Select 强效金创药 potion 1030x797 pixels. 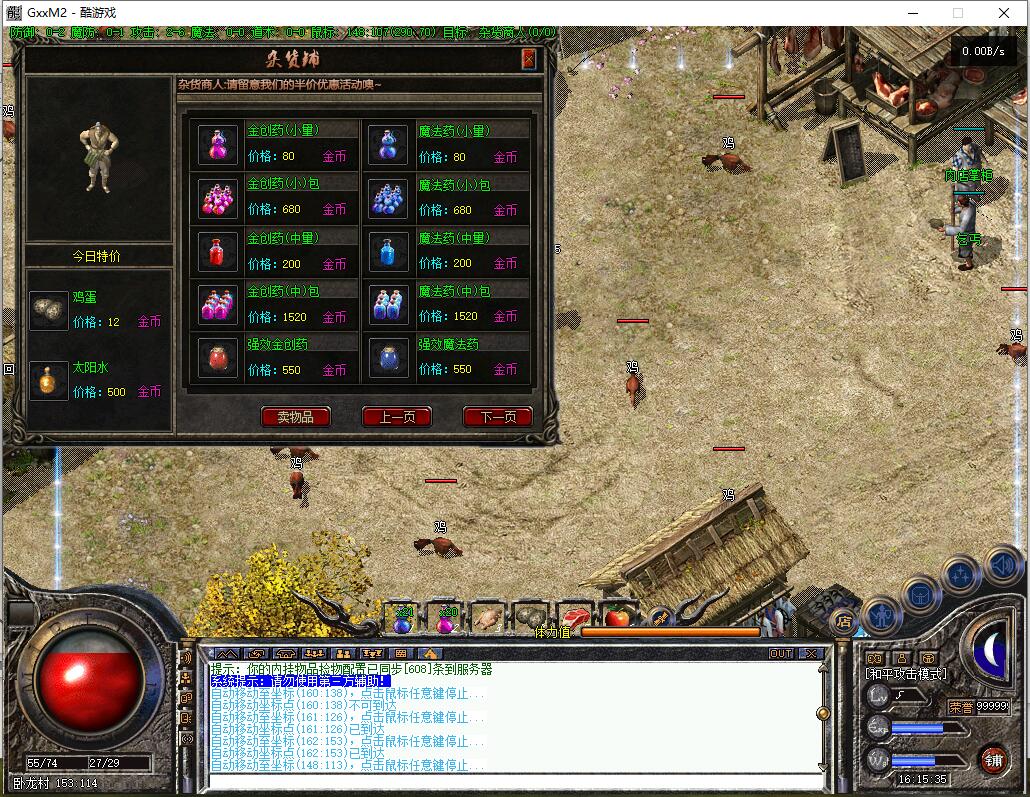click(216, 358)
